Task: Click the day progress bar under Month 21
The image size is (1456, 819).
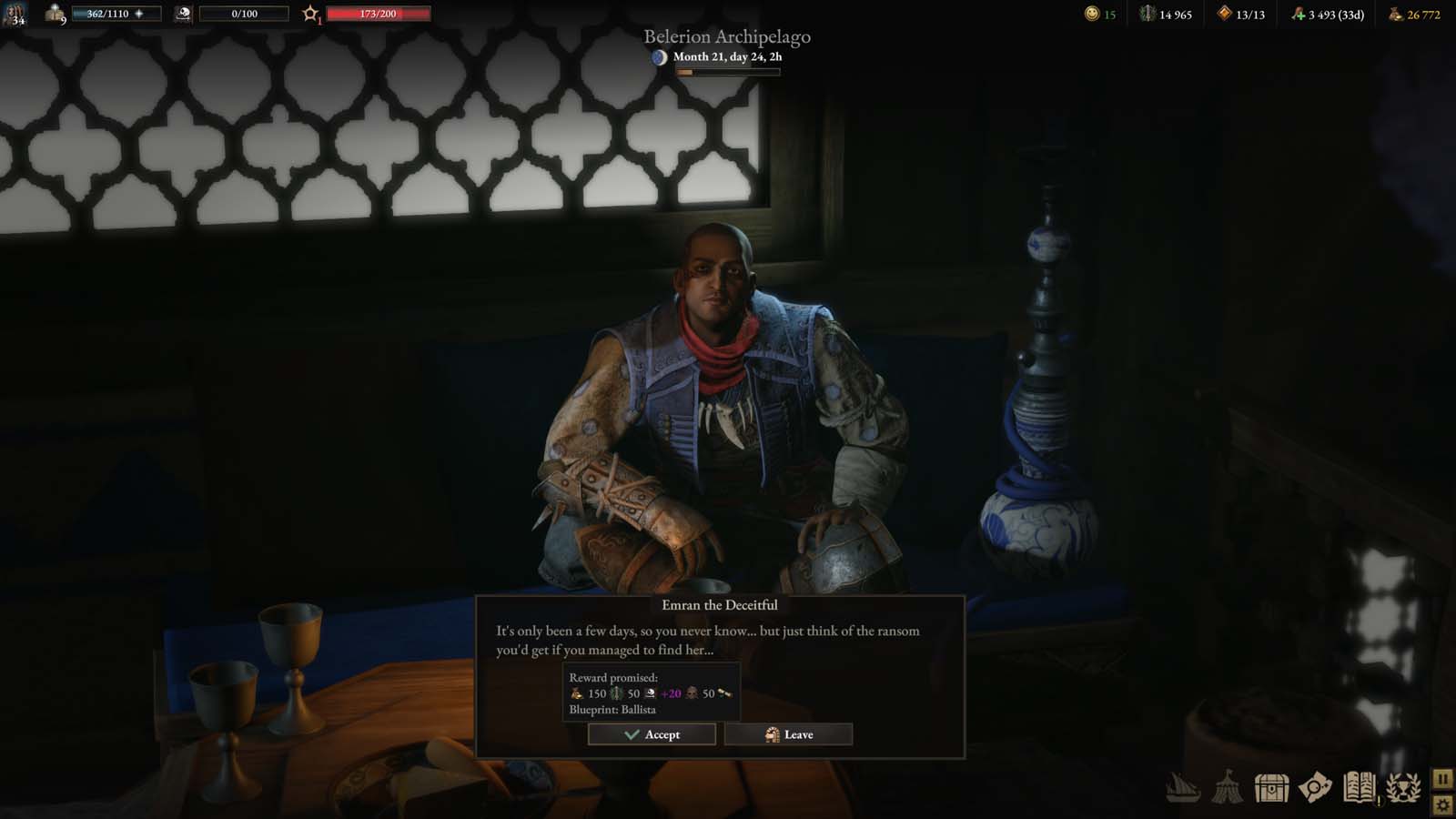Action: click(x=727, y=69)
